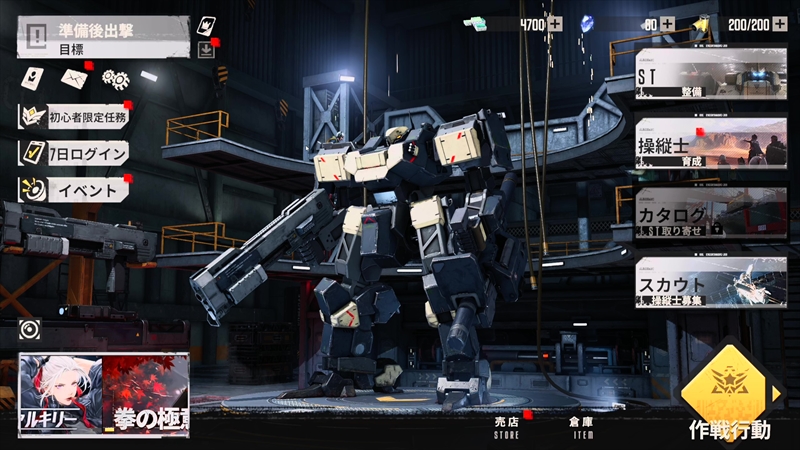Tap the camera view icon
Viewport: 800px width, 450px height.
[x=30, y=330]
